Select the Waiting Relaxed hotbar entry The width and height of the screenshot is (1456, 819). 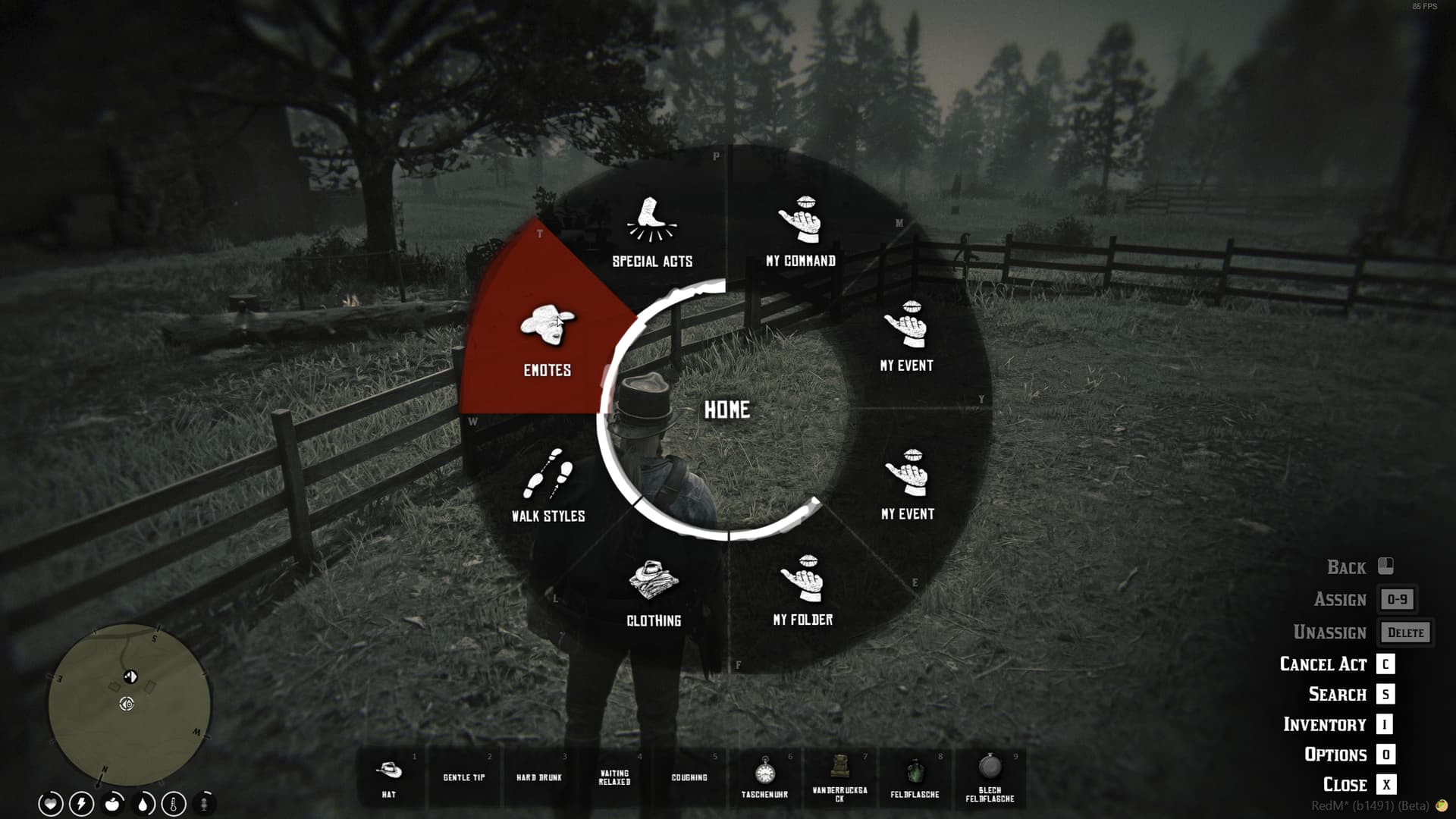615,777
